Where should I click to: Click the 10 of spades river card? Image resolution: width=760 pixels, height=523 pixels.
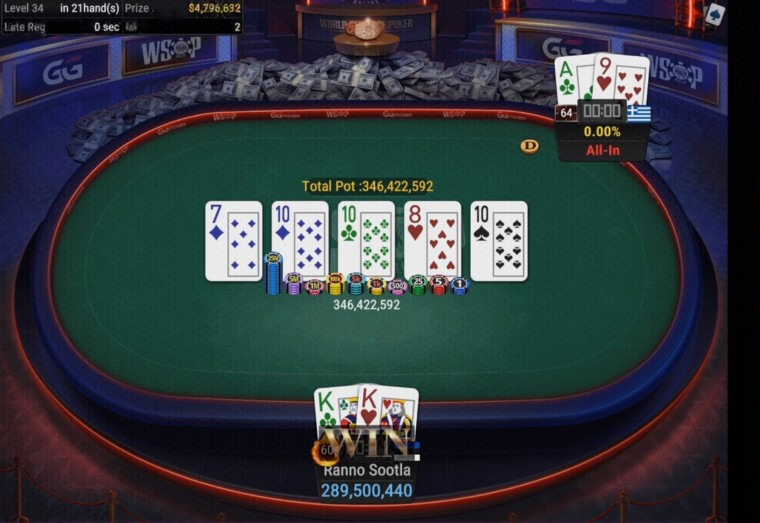[498, 241]
